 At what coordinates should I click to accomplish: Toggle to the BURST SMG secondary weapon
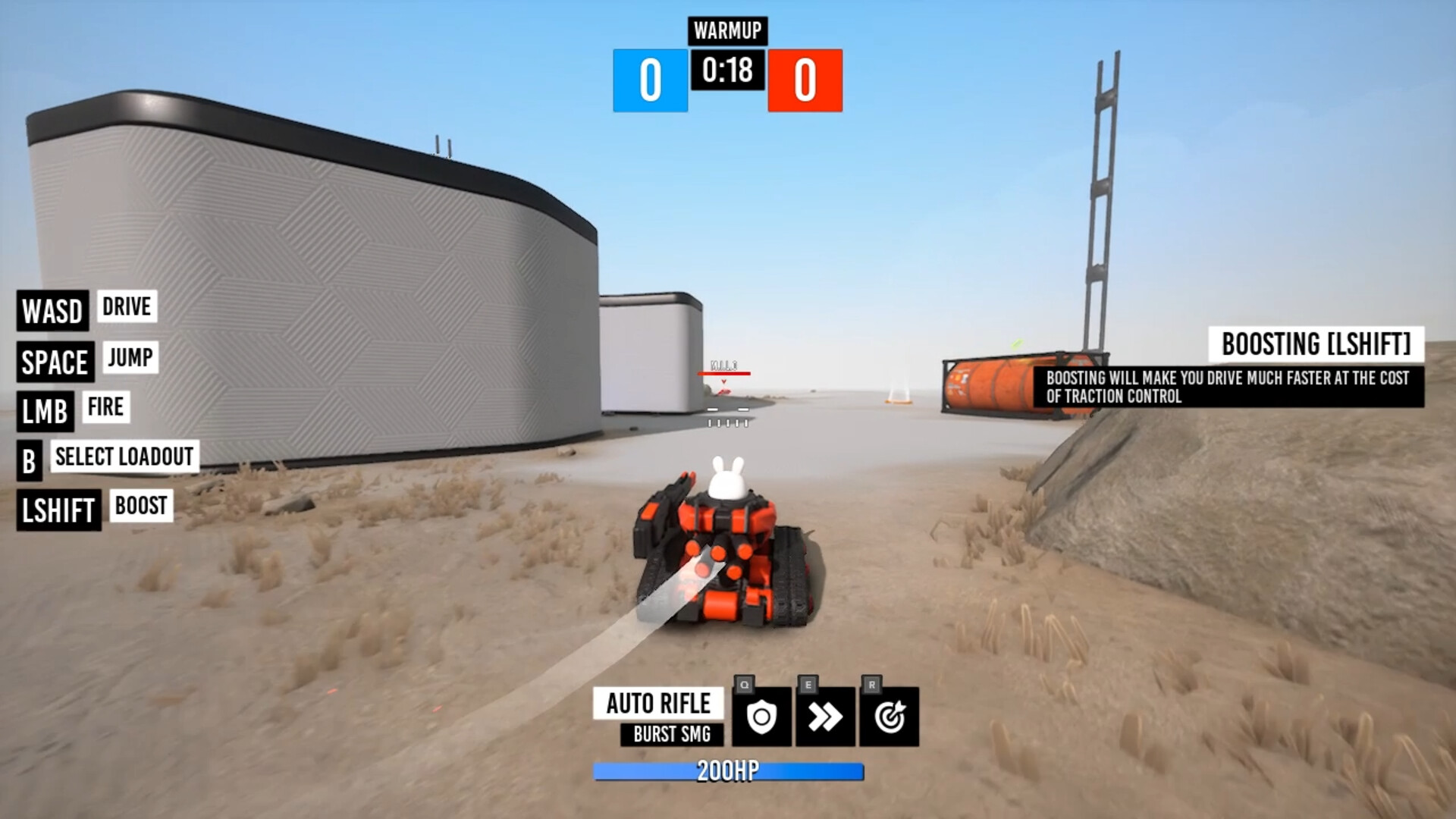click(670, 734)
